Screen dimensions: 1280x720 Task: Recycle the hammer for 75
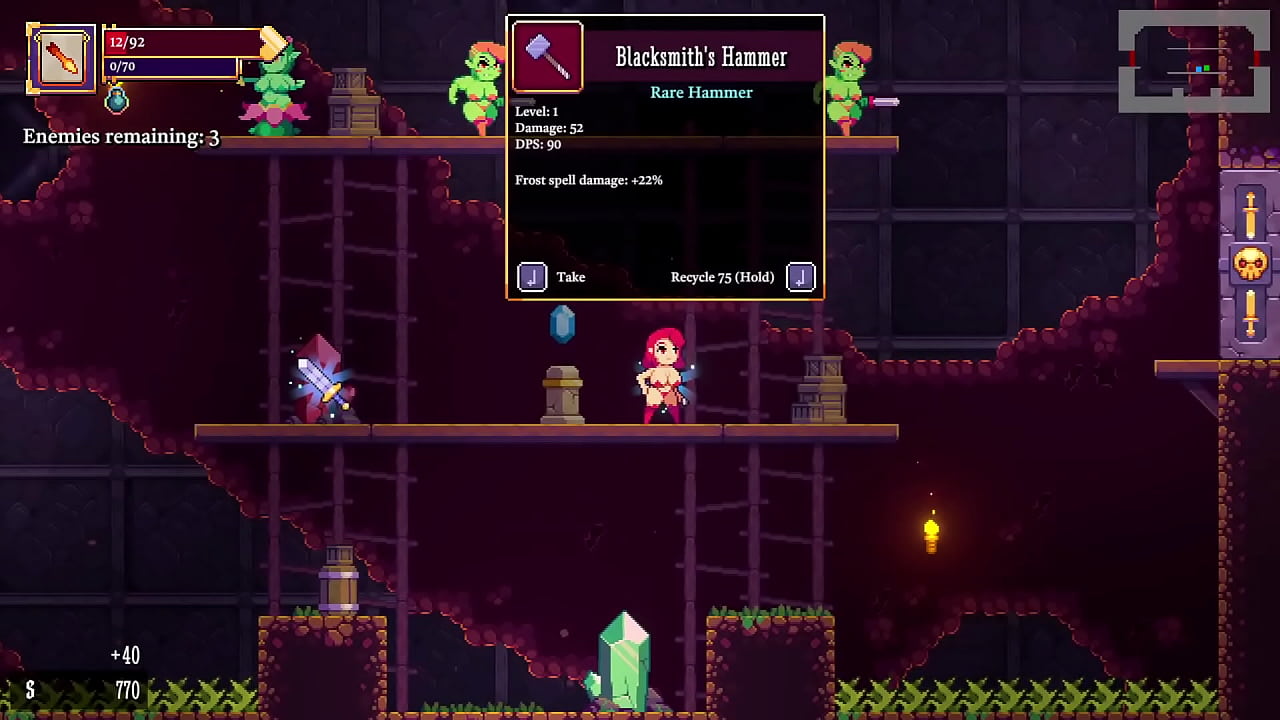point(800,277)
